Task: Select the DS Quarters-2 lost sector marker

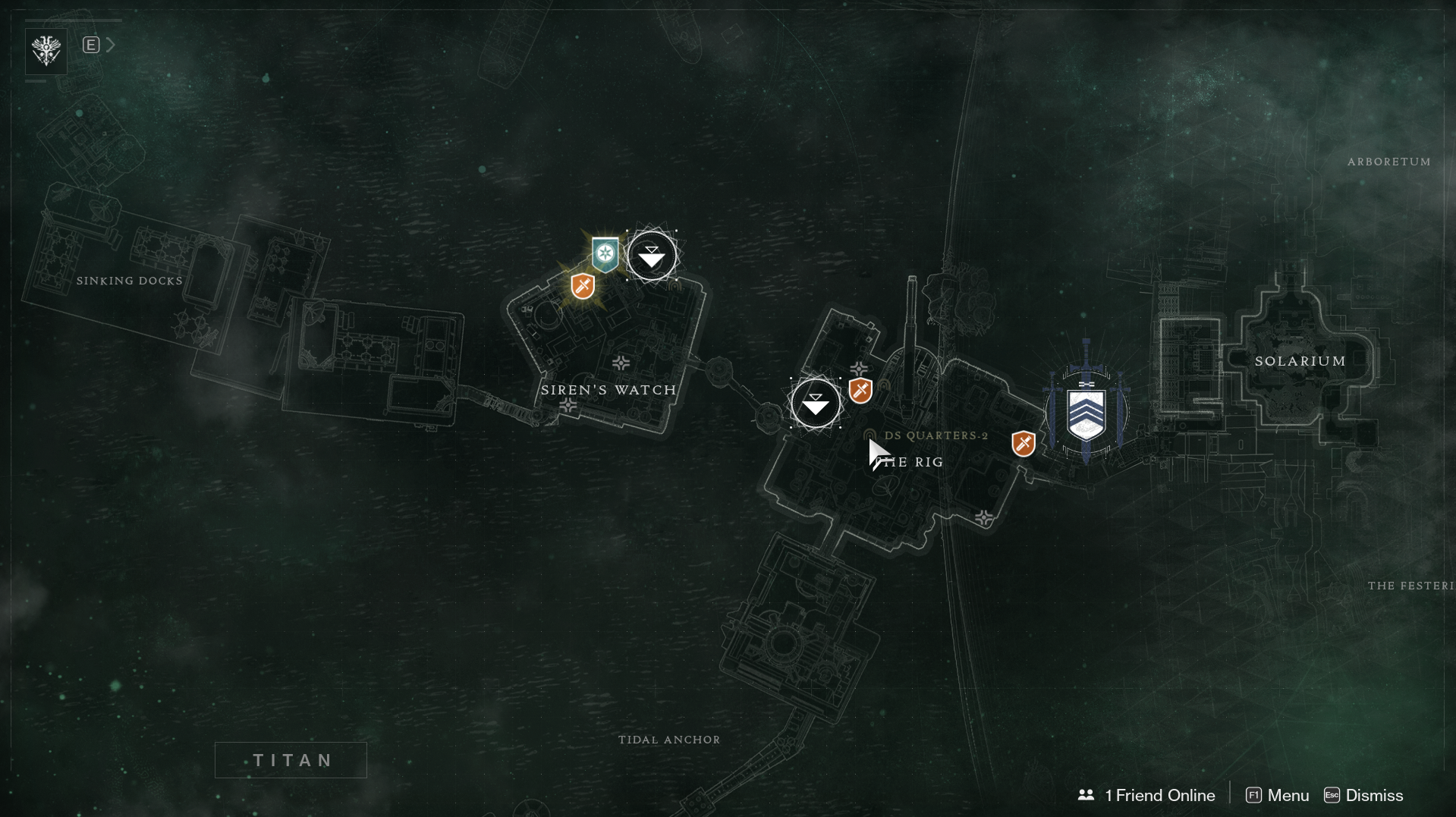Action: point(870,435)
